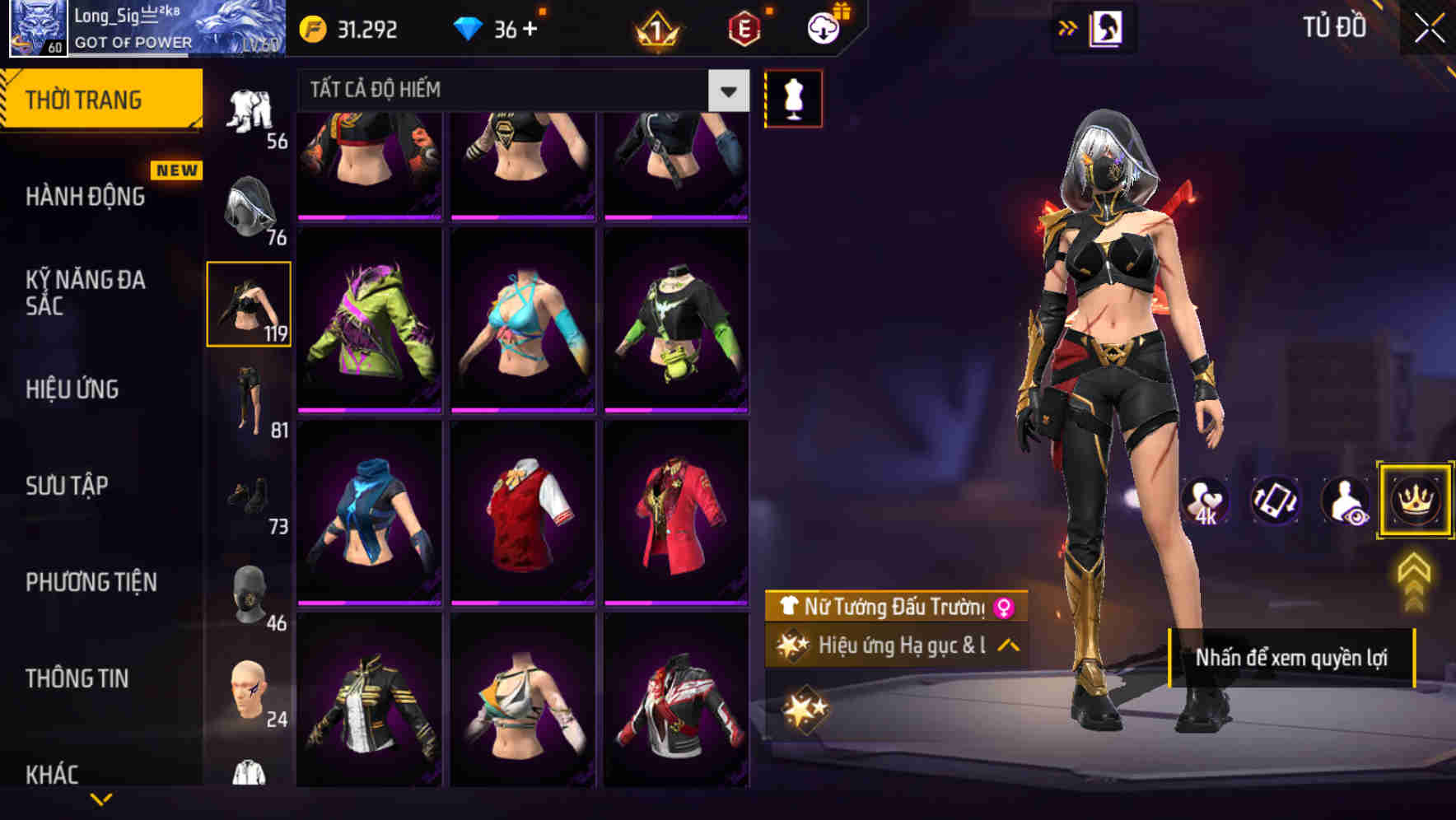Select the hood headgear category icon showing 76
Image resolution: width=1456 pixels, height=820 pixels.
click(247, 206)
